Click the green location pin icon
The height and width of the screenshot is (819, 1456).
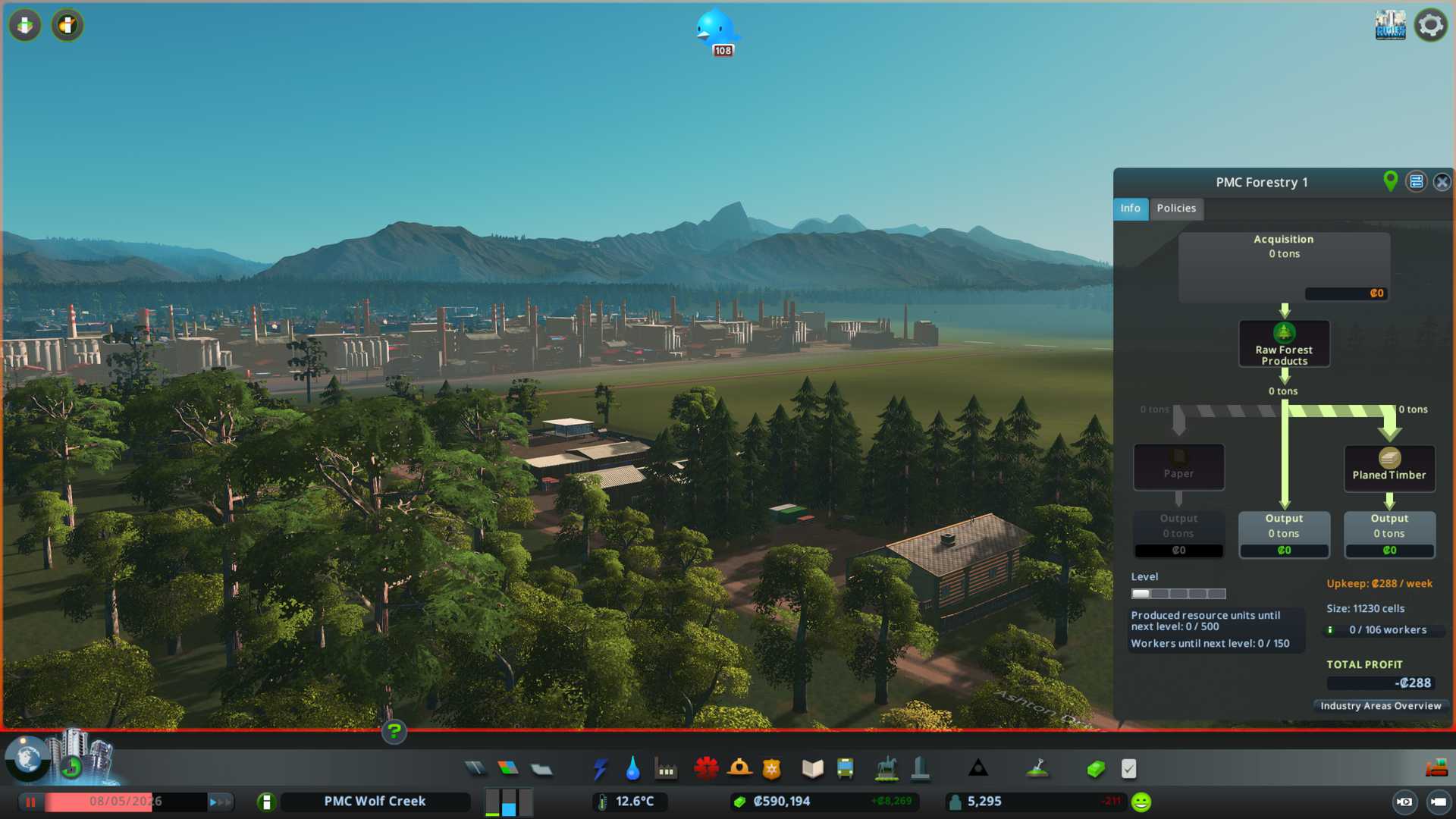[x=1390, y=181]
